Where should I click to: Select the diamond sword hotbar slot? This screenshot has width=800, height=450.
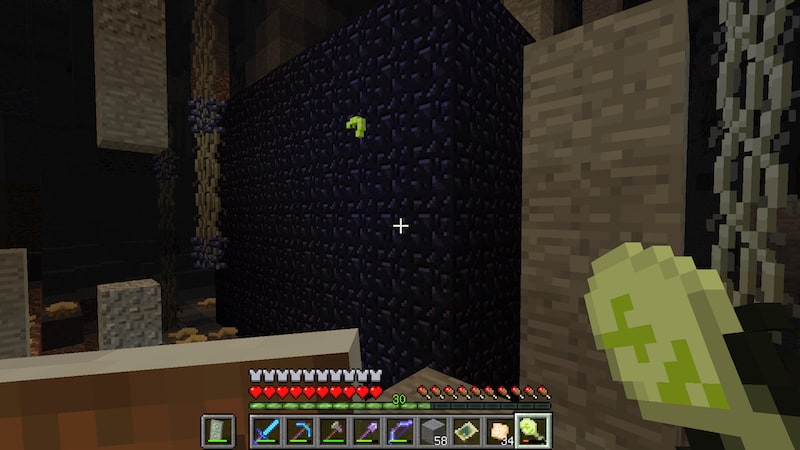[x=265, y=431]
